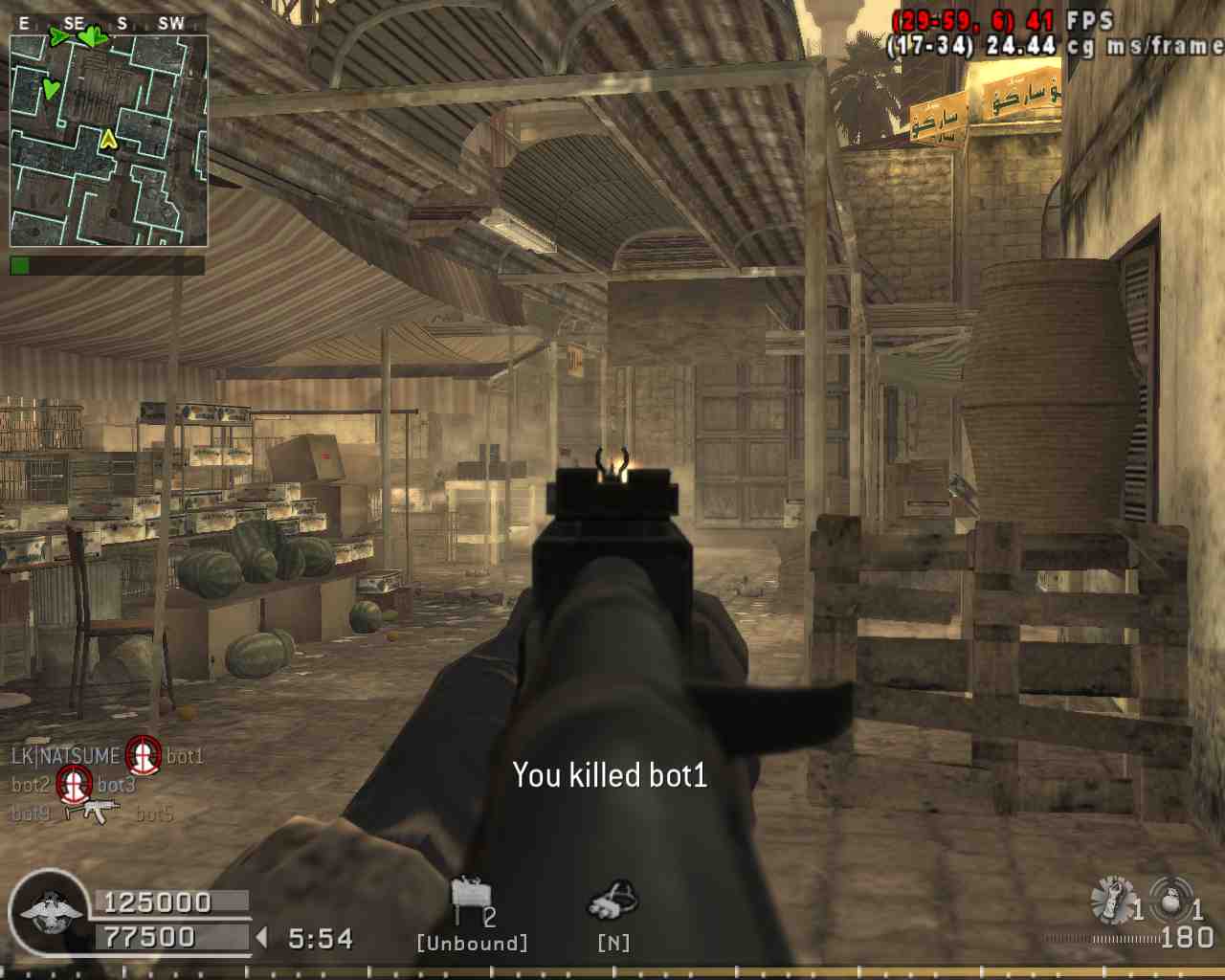1225x980 pixels.
Task: Click the rifle icon in the kill feed
Action: (92, 813)
